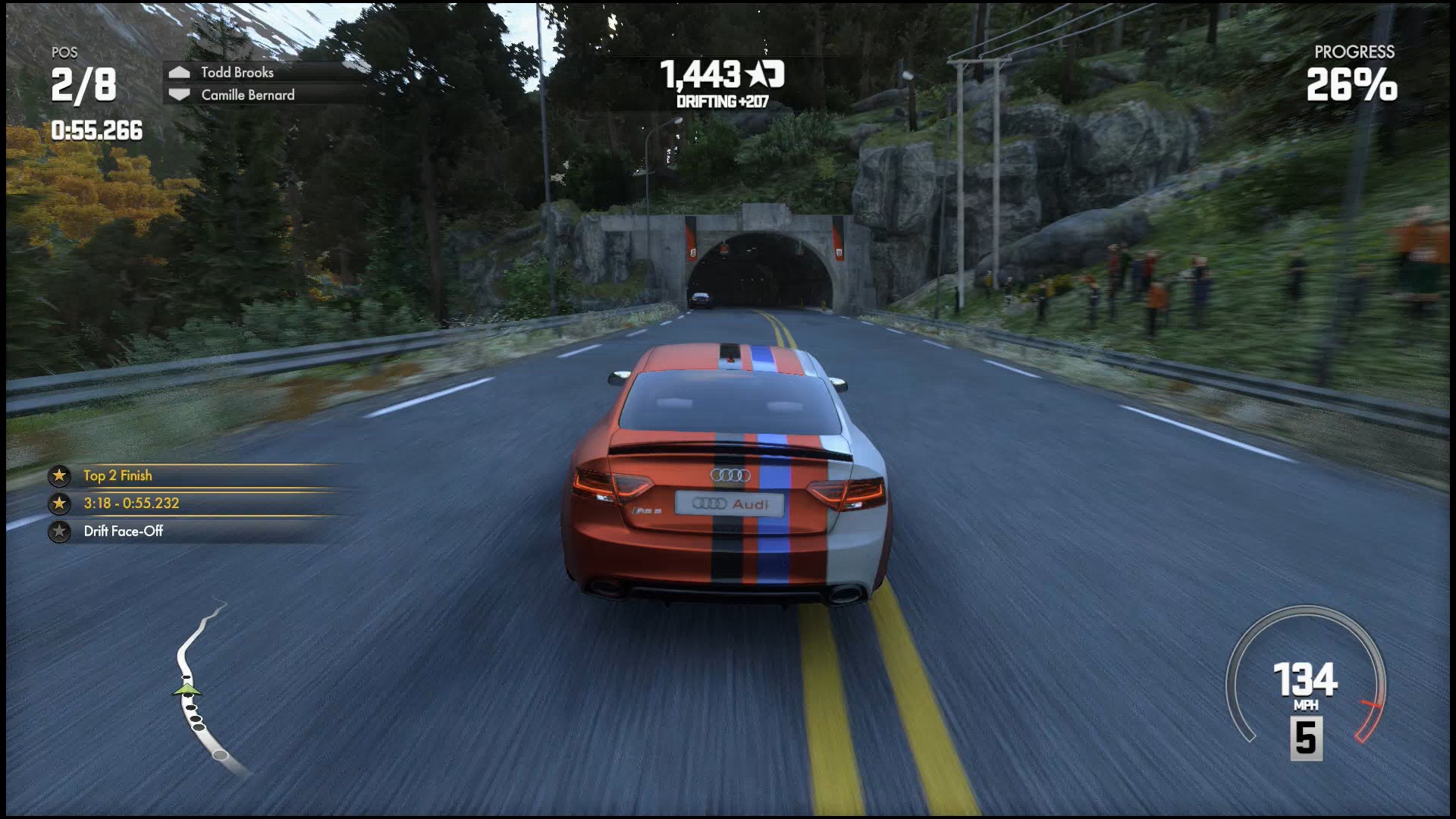Click the race timer 0:55.266
Image resolution: width=1456 pixels, height=819 pixels.
[x=96, y=130]
